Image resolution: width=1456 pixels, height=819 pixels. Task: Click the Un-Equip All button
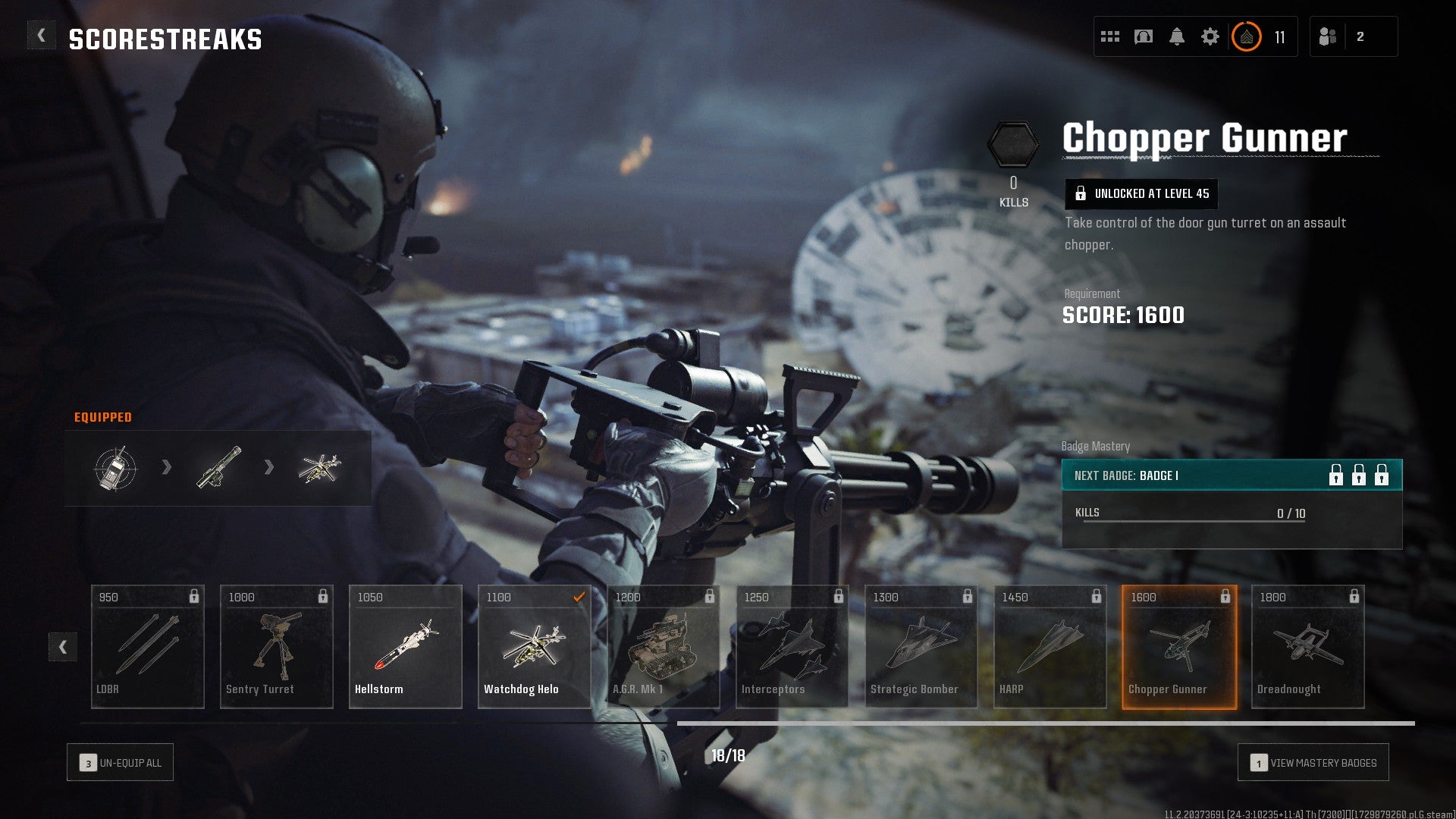pyautogui.click(x=120, y=762)
